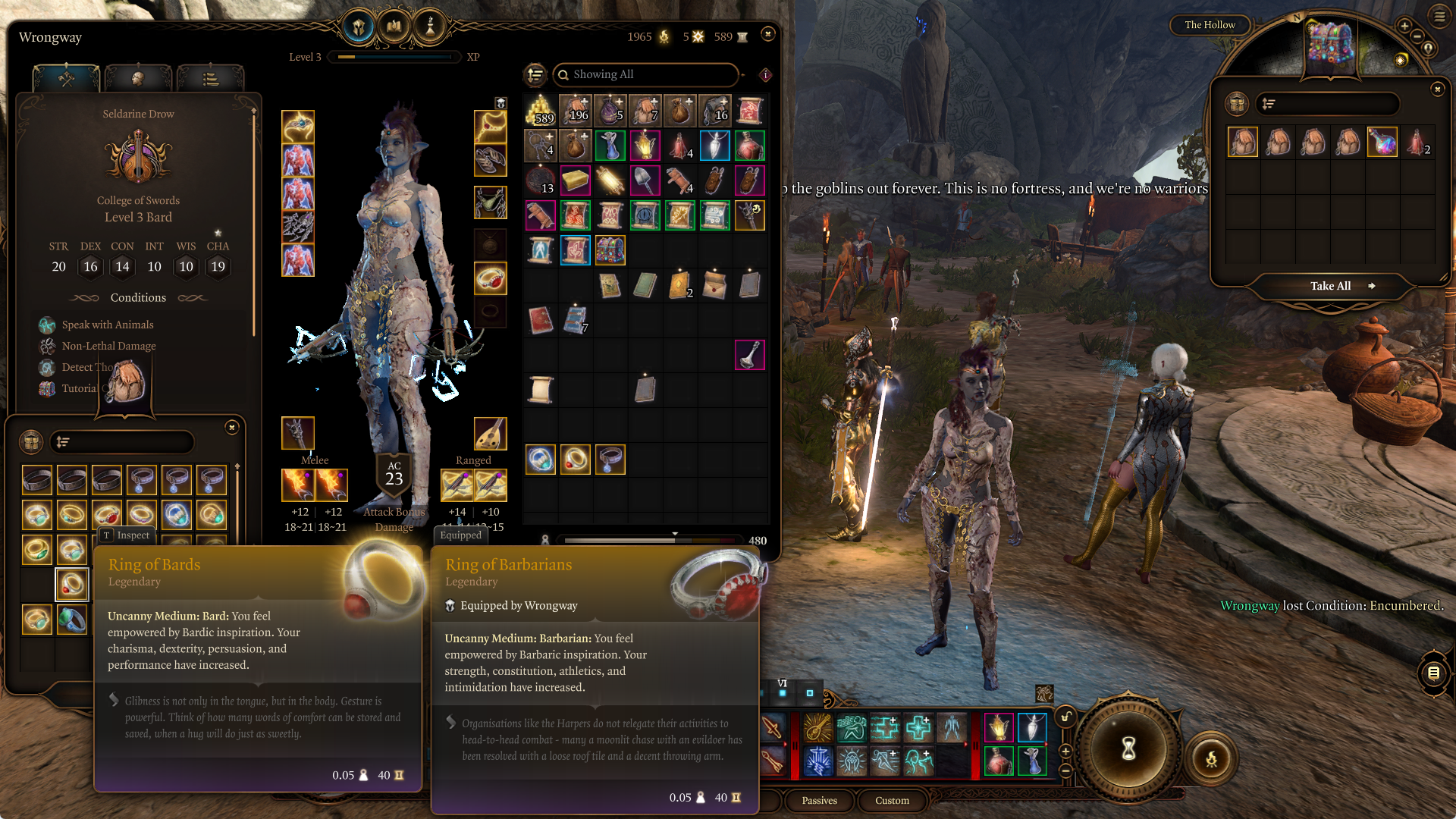Select the equipped Ring of Barbarians slot
Image resolution: width=1456 pixels, height=819 pixels.
(x=490, y=278)
